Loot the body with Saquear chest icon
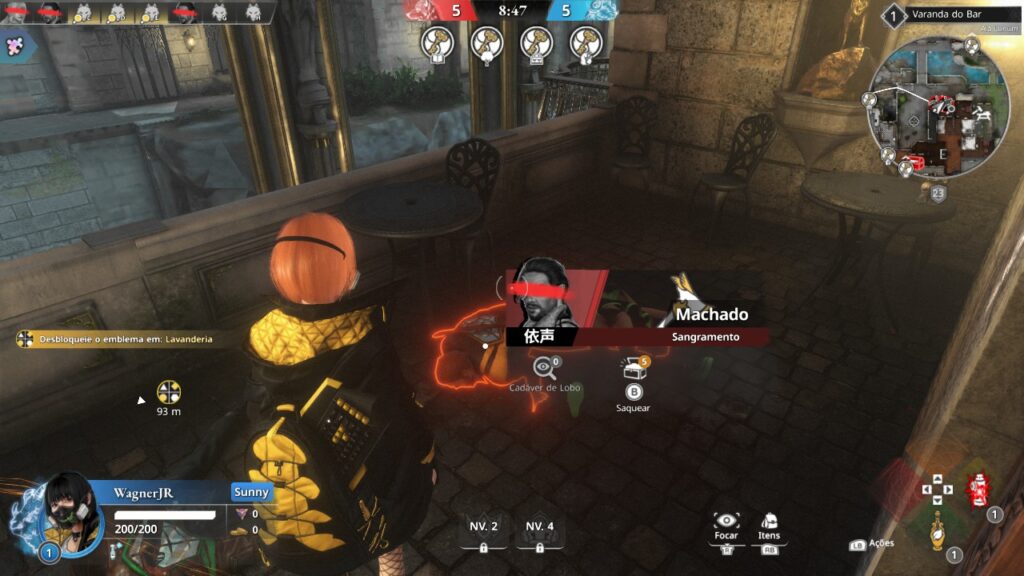The image size is (1024, 576). point(634,370)
